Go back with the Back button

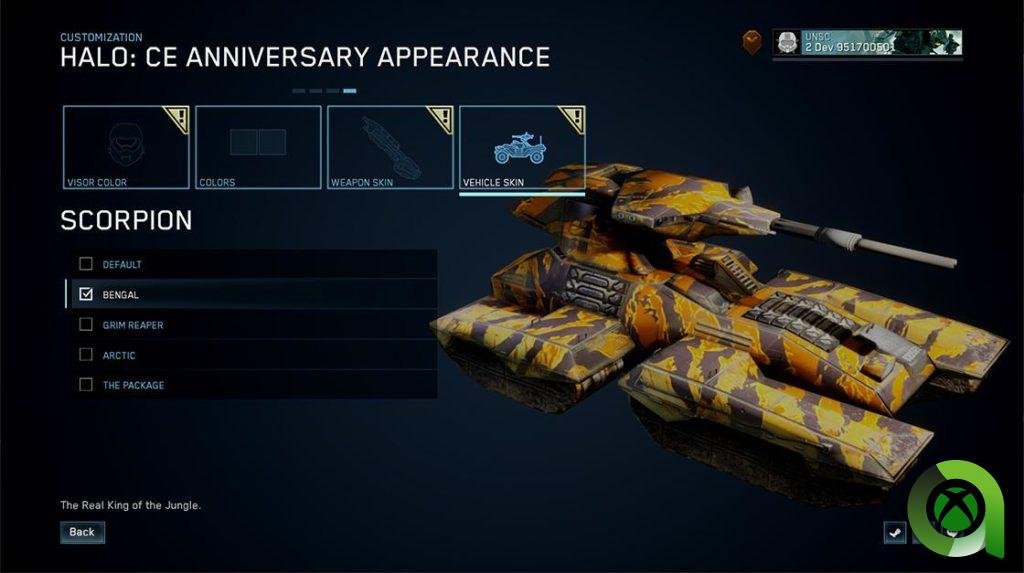pos(82,532)
